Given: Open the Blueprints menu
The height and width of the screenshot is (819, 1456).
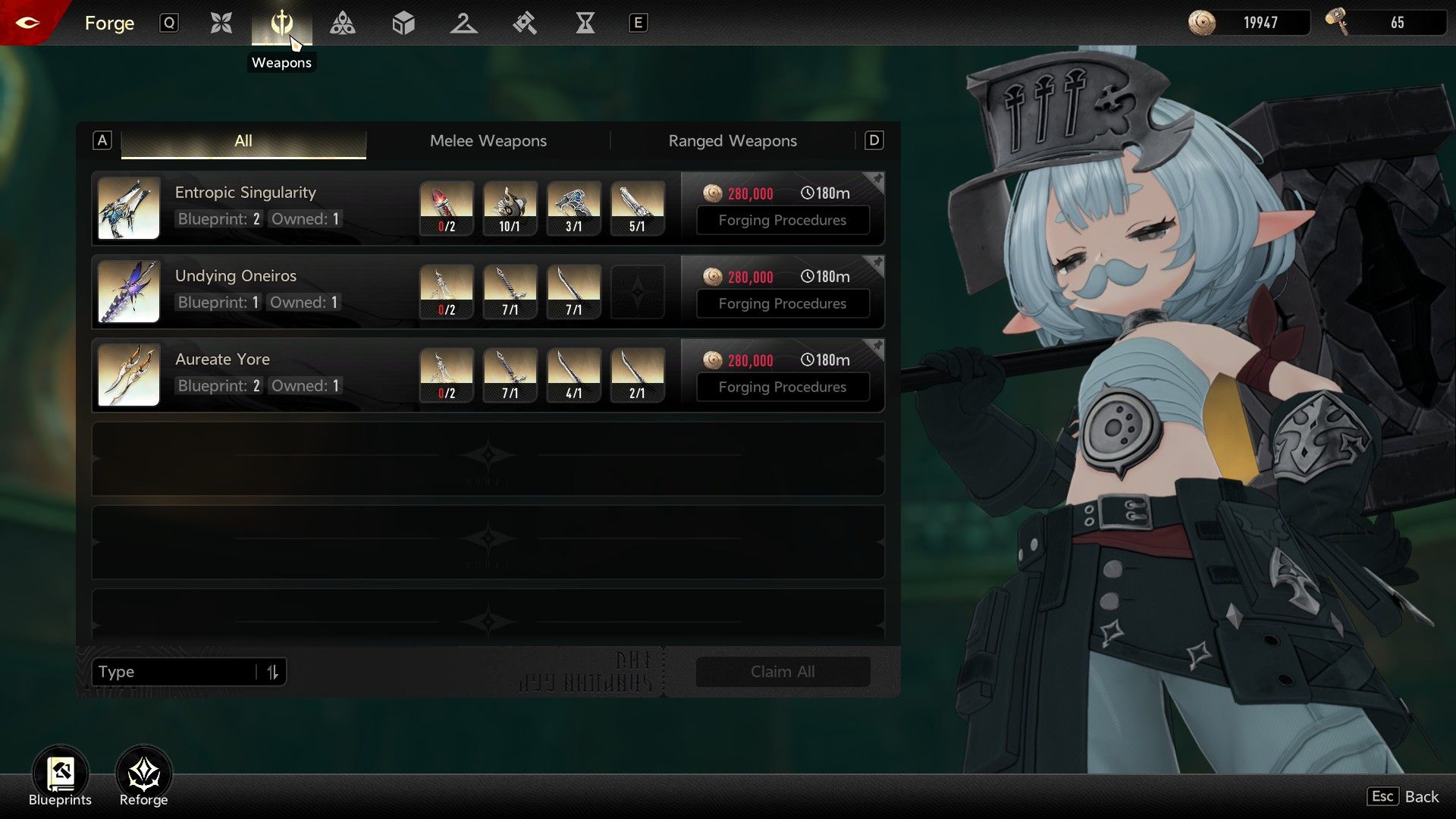Looking at the screenshot, I should (x=60, y=777).
